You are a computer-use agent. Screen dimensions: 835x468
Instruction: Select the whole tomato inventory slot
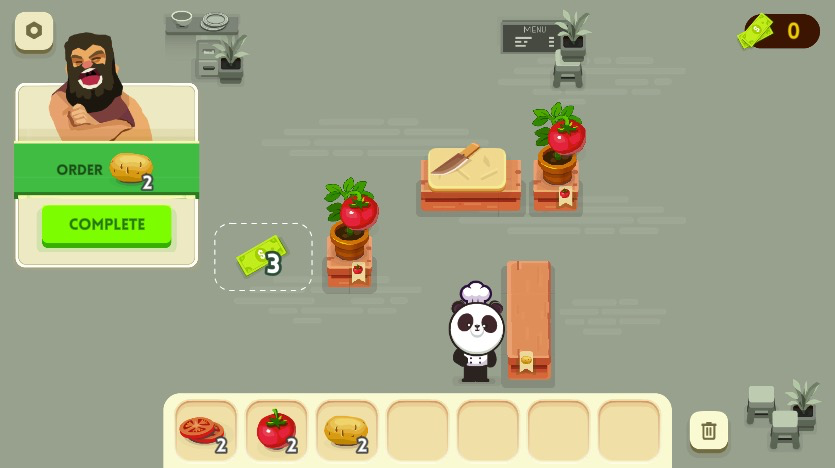click(276, 430)
